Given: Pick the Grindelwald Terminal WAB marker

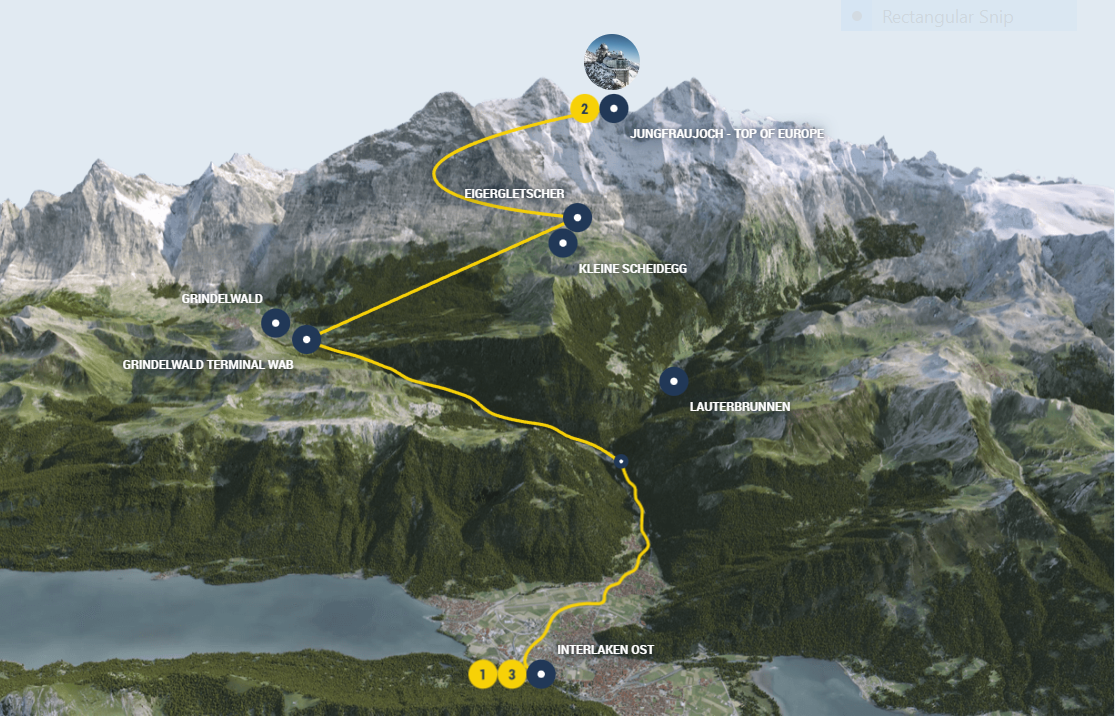Looking at the screenshot, I should coord(306,340).
